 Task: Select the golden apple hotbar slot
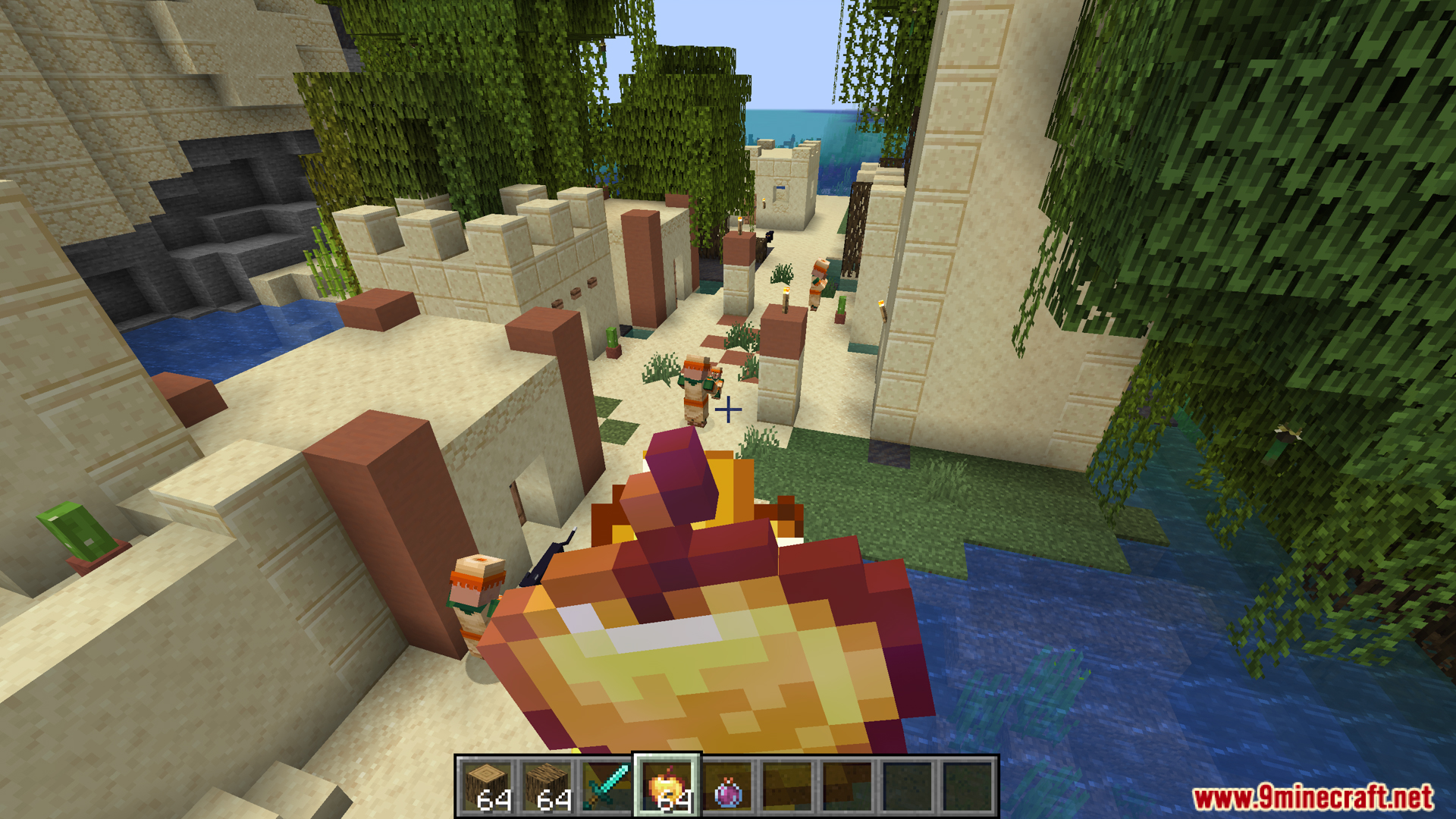pyautogui.click(x=667, y=786)
